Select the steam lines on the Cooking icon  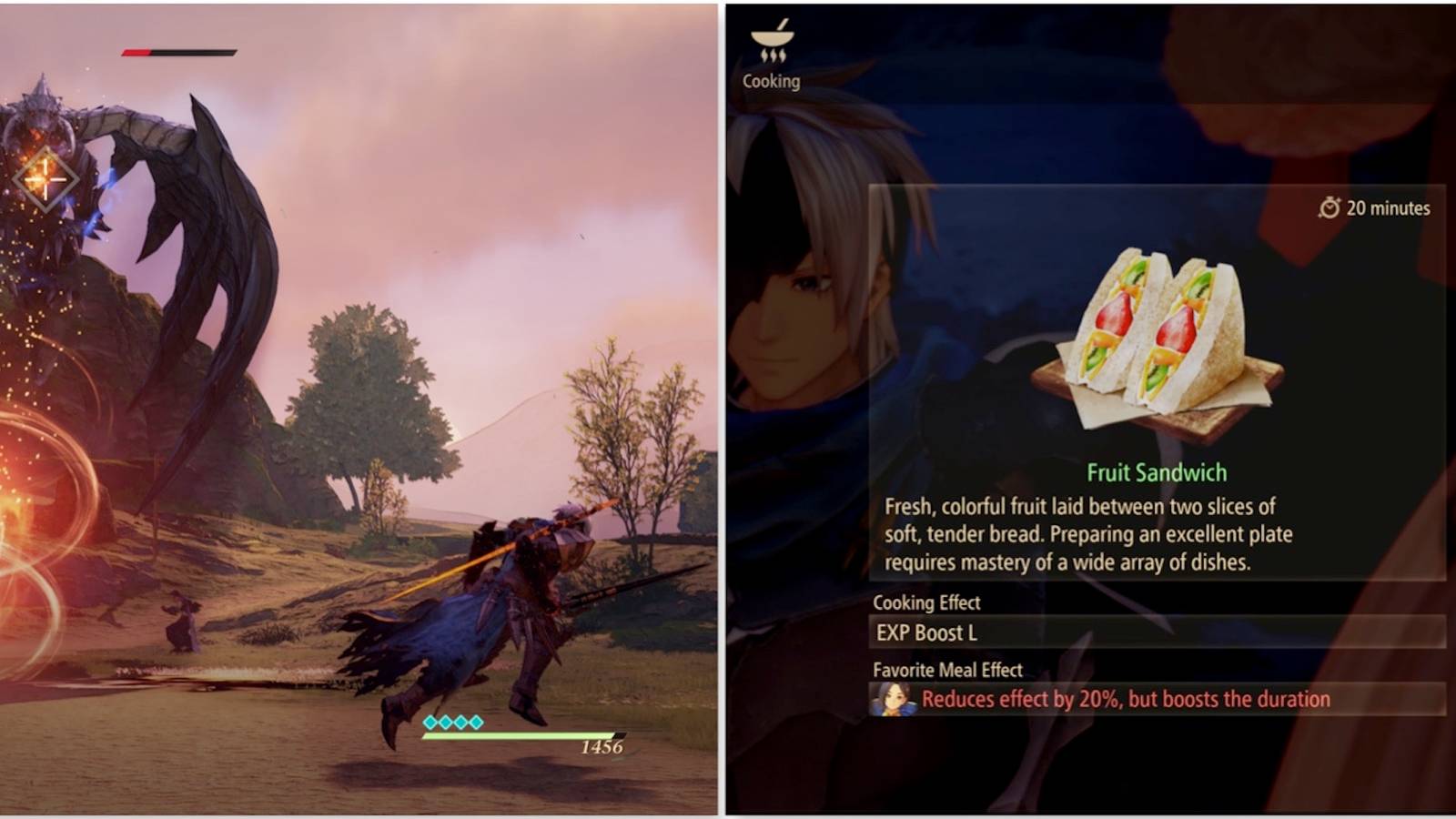[774, 56]
